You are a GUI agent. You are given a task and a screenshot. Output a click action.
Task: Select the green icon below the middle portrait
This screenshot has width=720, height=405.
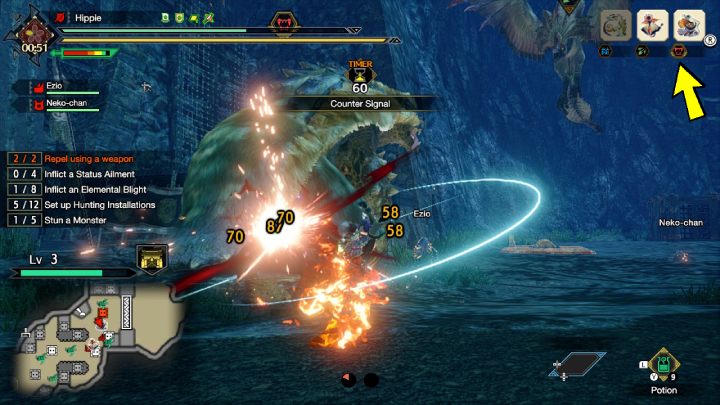click(x=643, y=48)
